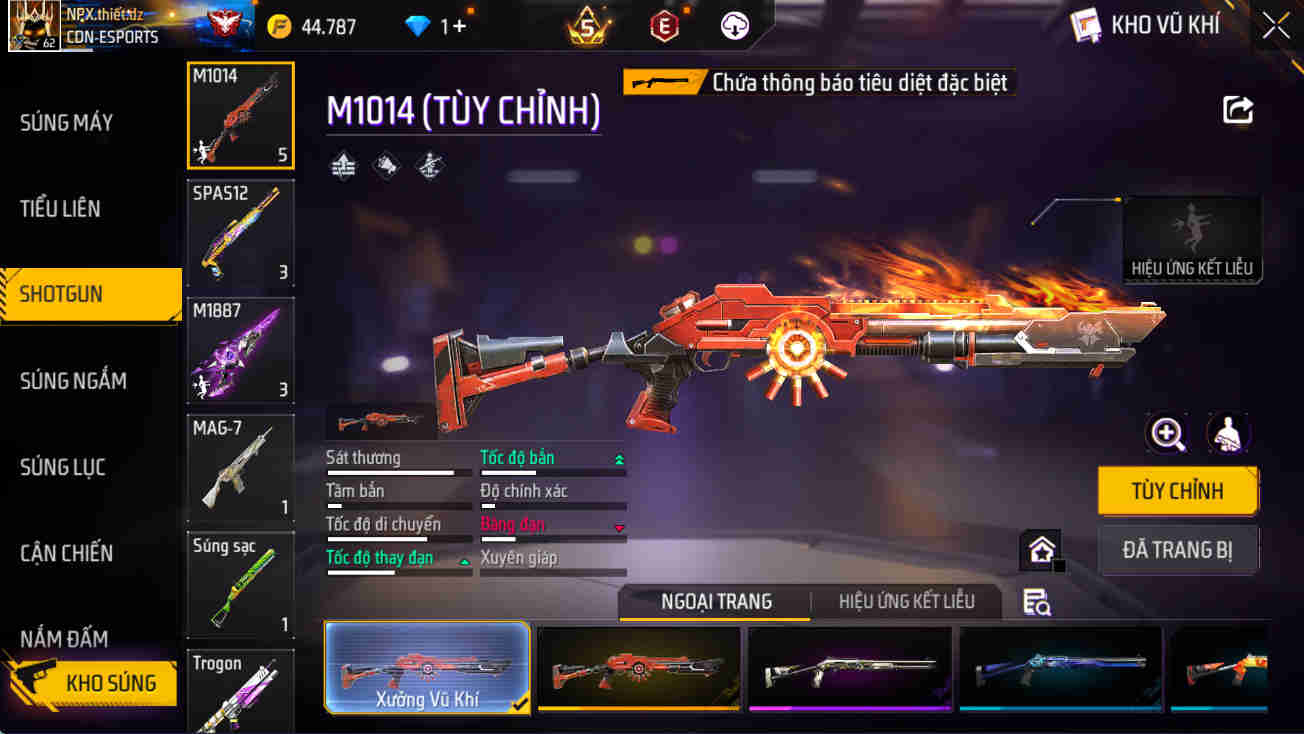
Task: Select the M1887 weapon thumbnail
Action: pos(240,350)
